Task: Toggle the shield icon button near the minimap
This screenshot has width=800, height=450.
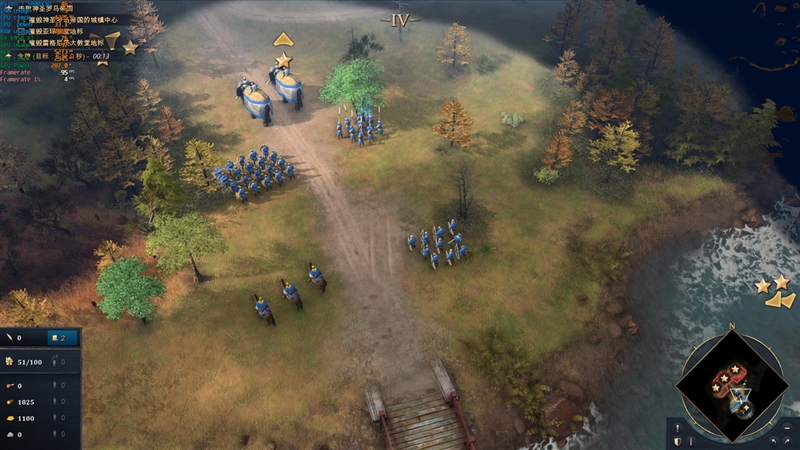Action: click(677, 440)
